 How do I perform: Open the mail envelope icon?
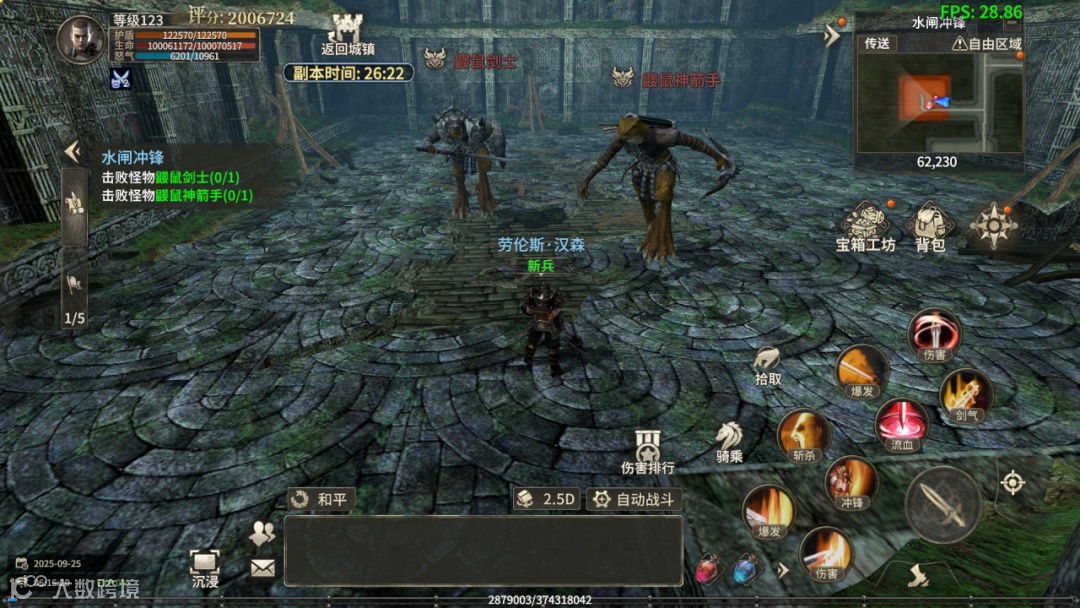click(x=262, y=568)
